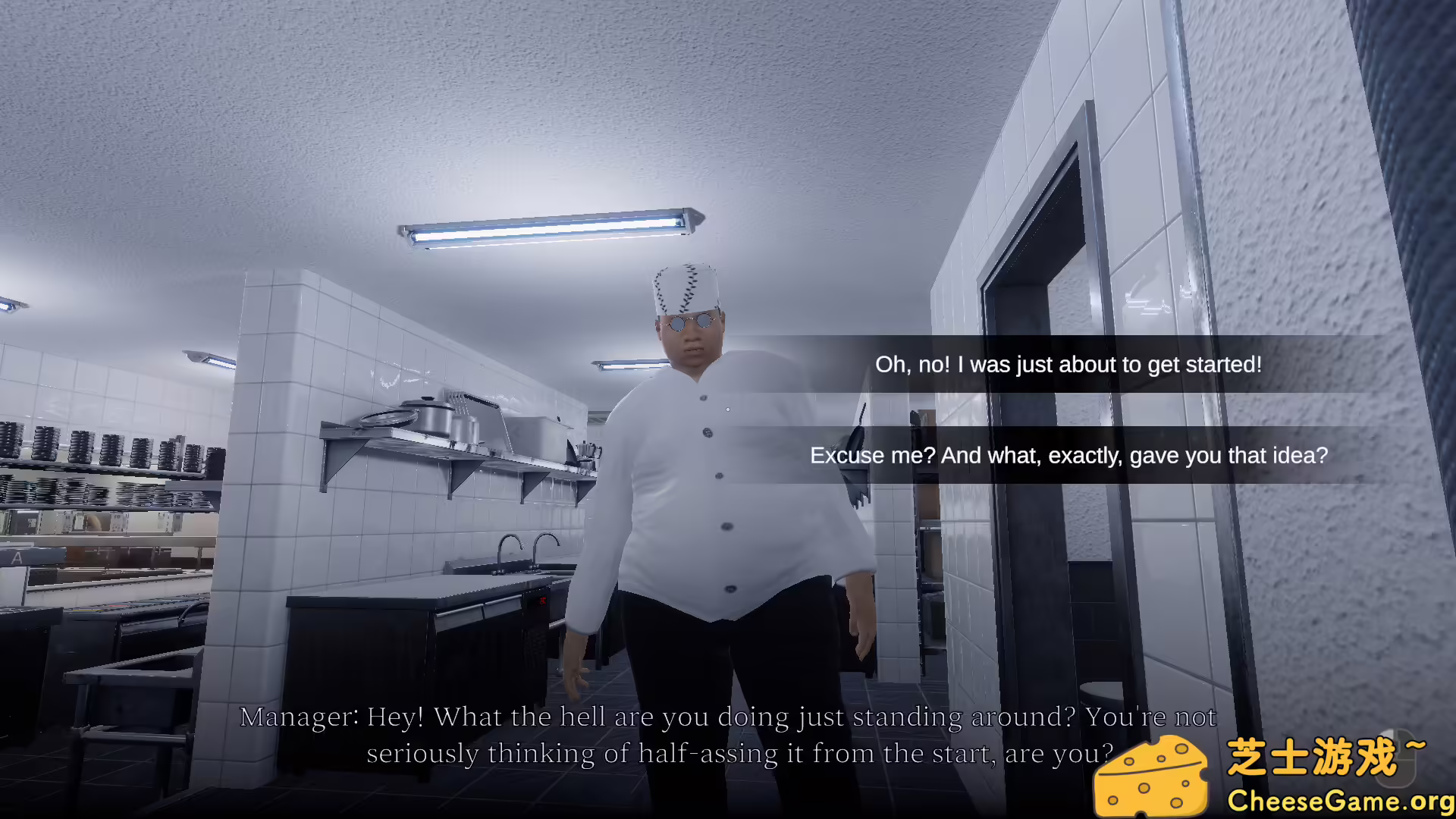Viewport: 1456px width, 819px height.
Task: Open the CheeseGame.org watermark link
Action: (x=1339, y=800)
